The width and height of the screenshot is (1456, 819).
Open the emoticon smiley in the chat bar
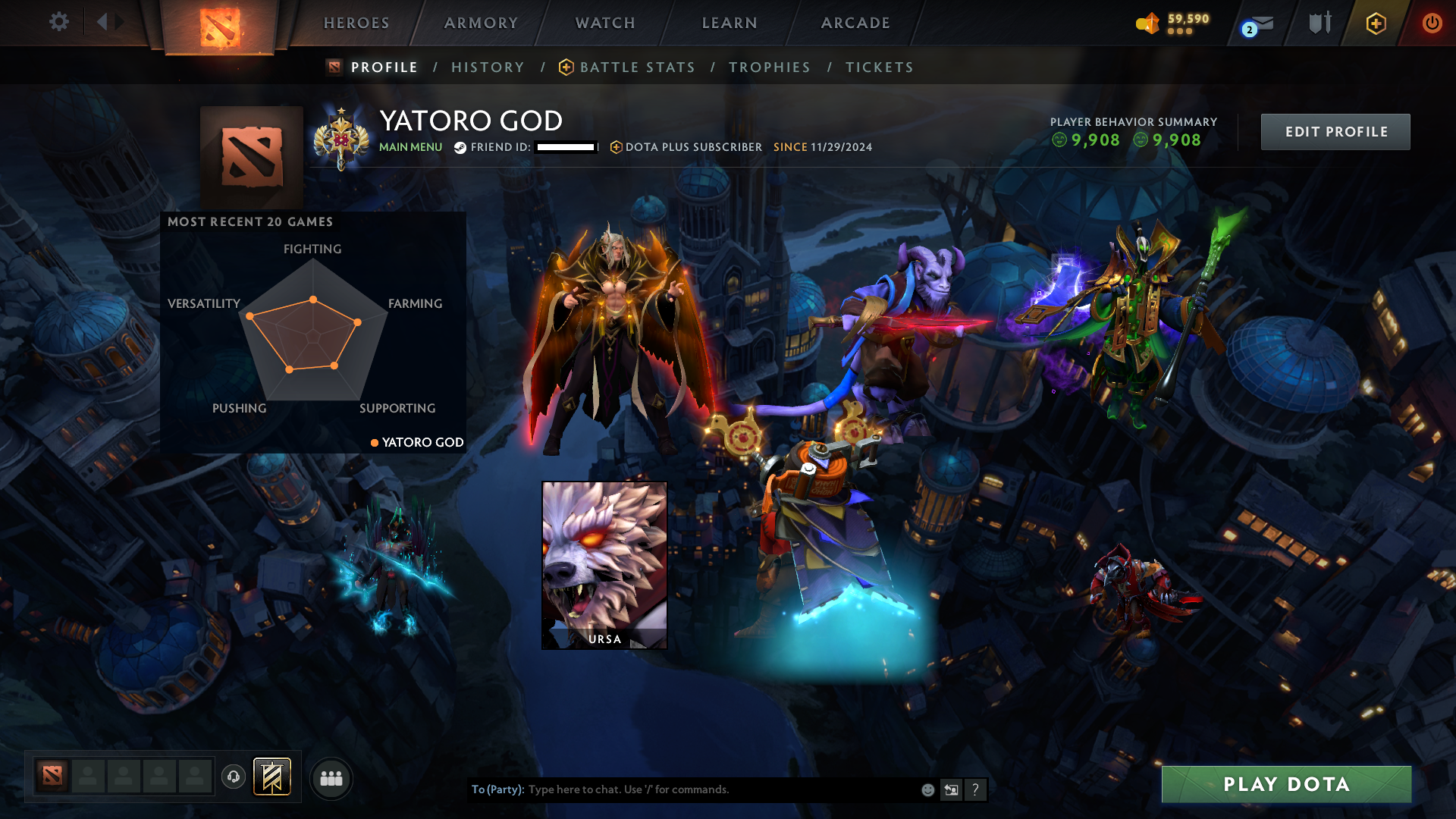(927, 789)
